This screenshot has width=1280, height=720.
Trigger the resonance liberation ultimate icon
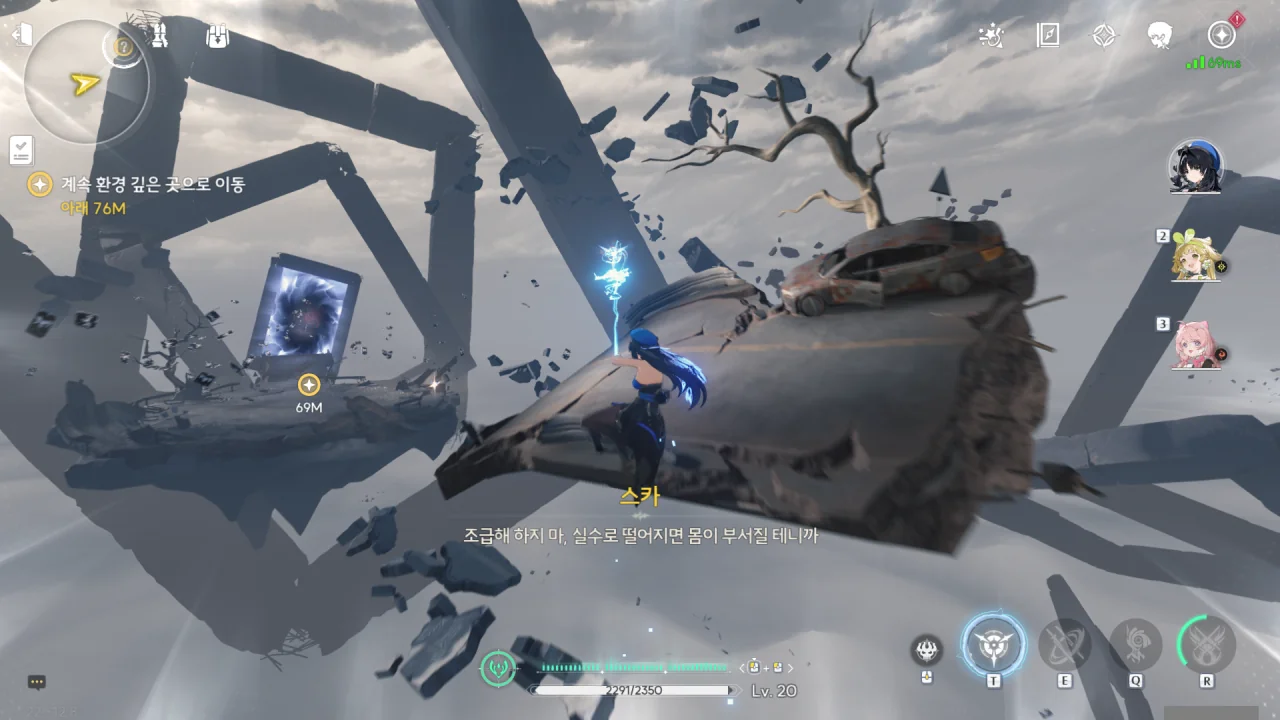(x=1207, y=645)
